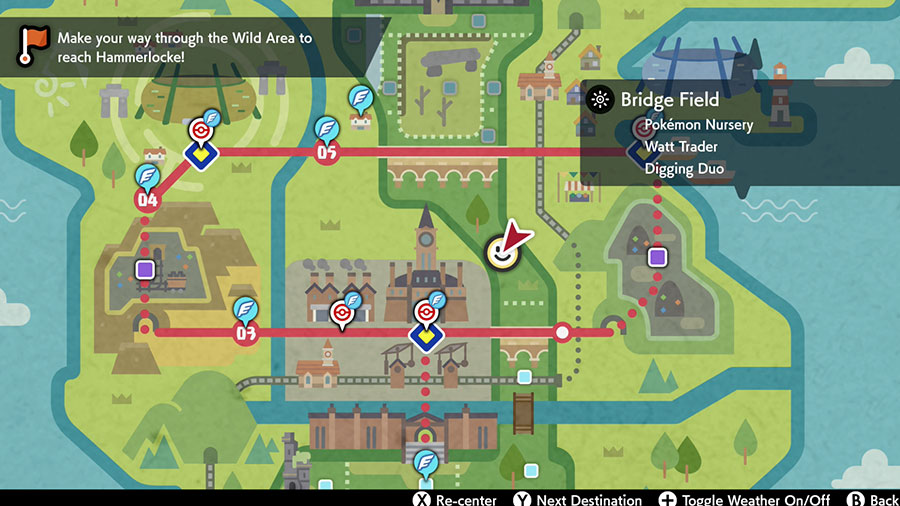The image size is (900, 506).
Task: Select the Flying Taxi feather icon above Route 03
Action: (x=246, y=309)
